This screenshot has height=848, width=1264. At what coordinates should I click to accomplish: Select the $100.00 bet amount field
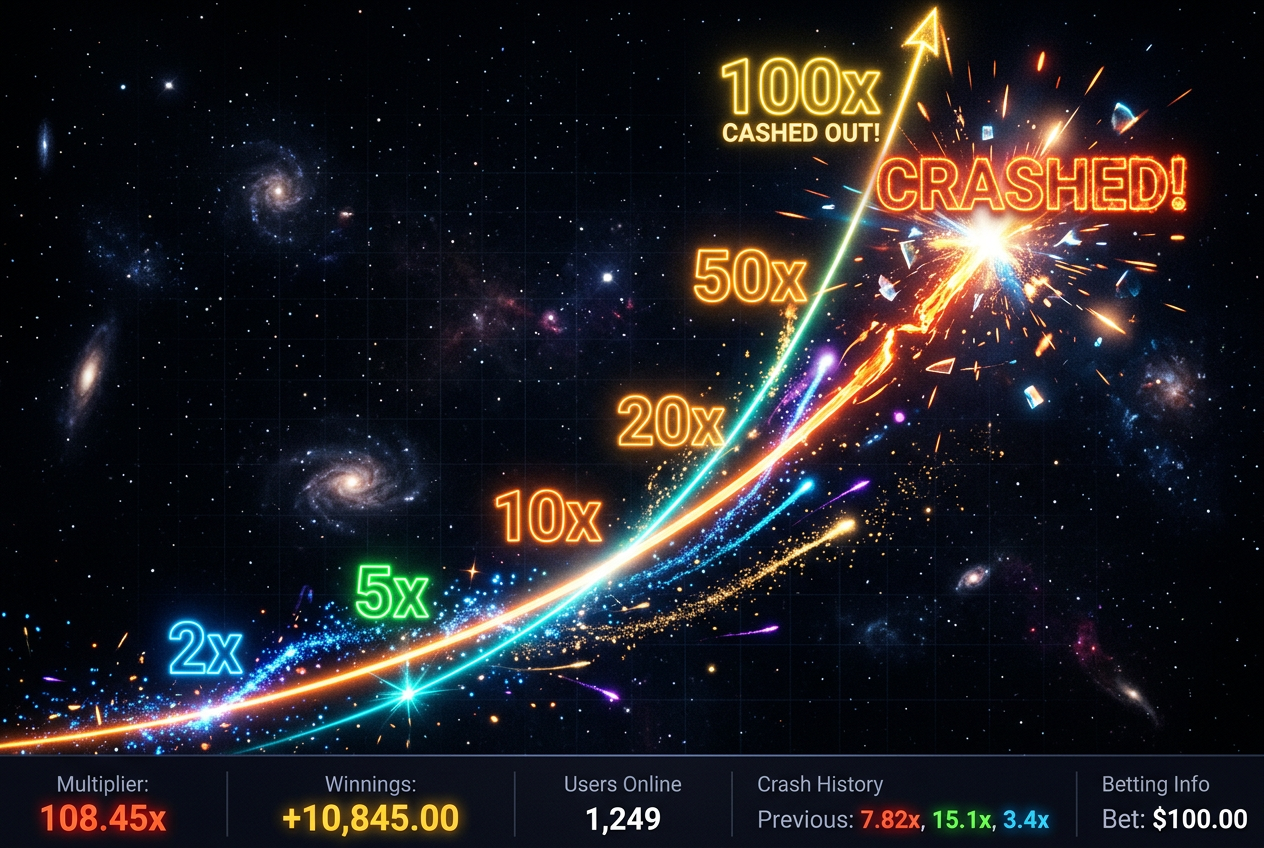tap(1199, 820)
